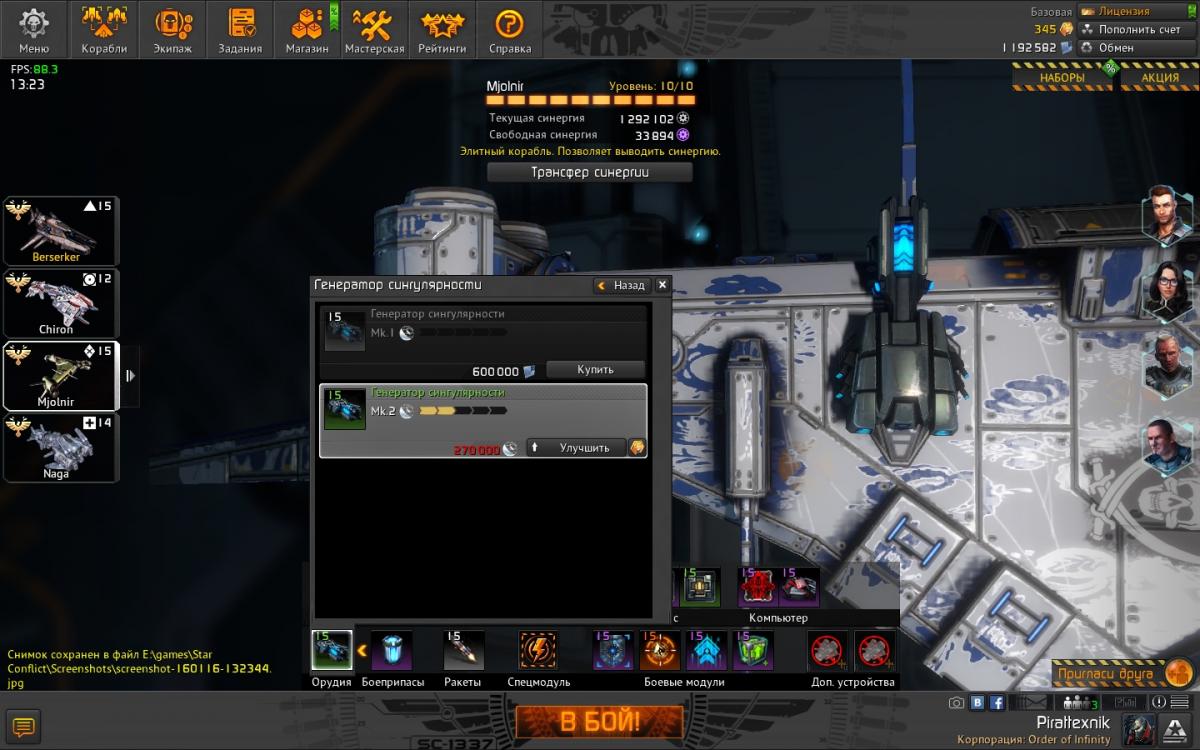This screenshot has height=750, width=1200.
Task: Switch to the Мастерская workshop
Action: click(x=375, y=30)
